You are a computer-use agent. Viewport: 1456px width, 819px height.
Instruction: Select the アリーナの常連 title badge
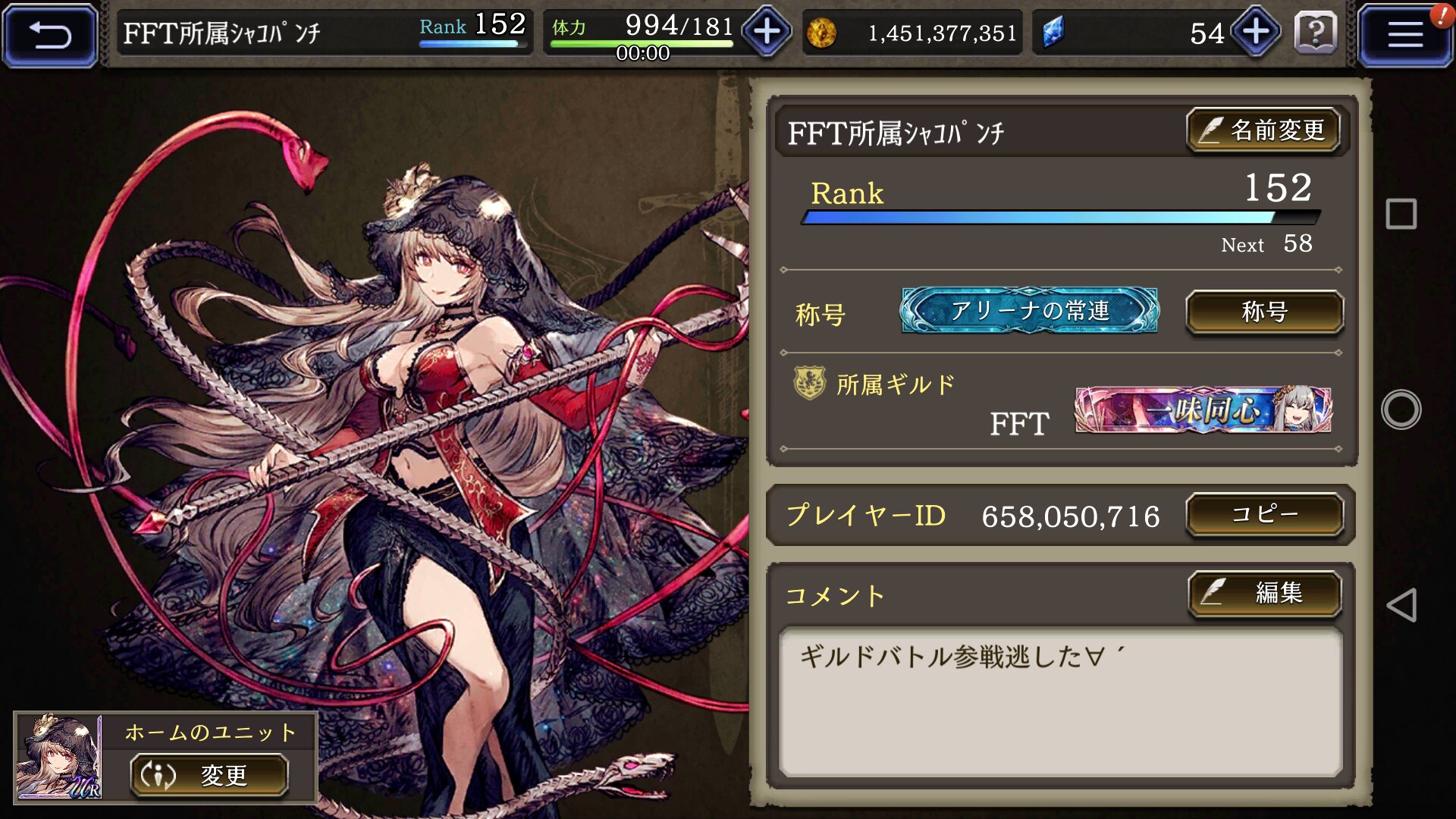pyautogui.click(x=1029, y=311)
